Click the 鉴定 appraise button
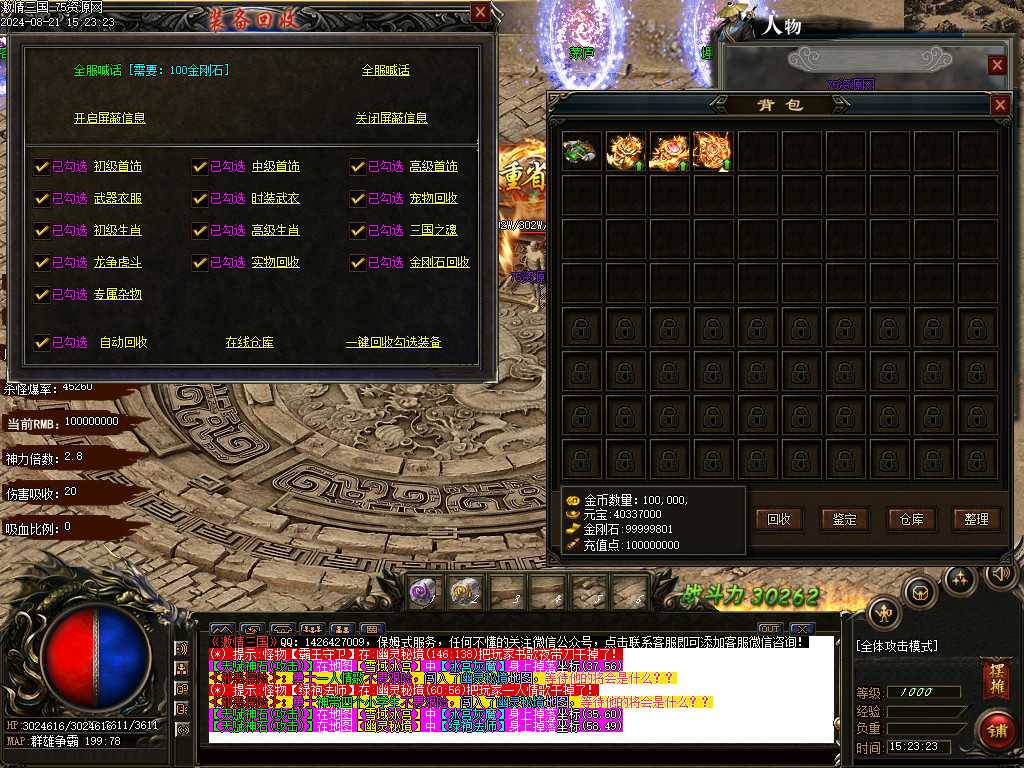The width and height of the screenshot is (1024, 768). (x=845, y=519)
